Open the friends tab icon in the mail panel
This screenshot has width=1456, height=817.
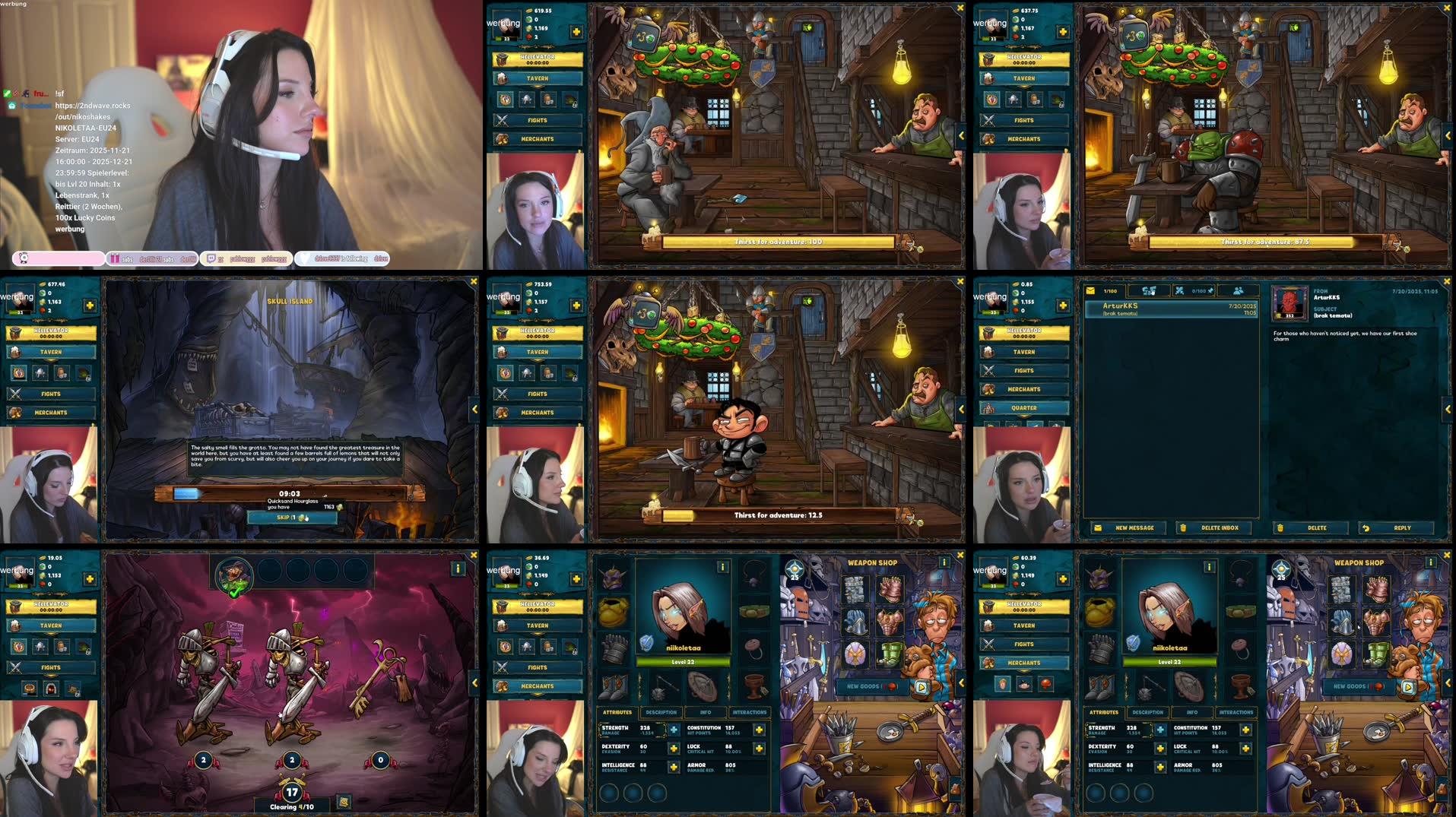(1239, 291)
